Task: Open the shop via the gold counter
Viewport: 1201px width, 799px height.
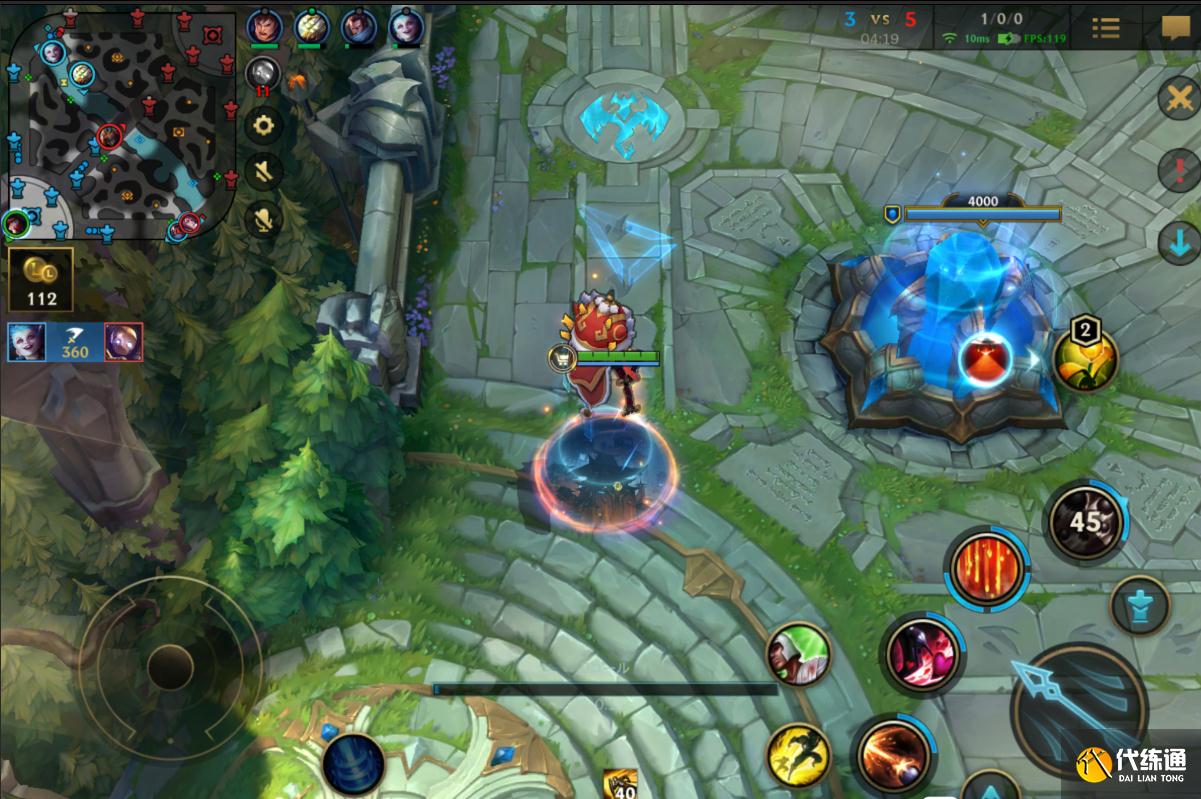Action: click(x=41, y=279)
